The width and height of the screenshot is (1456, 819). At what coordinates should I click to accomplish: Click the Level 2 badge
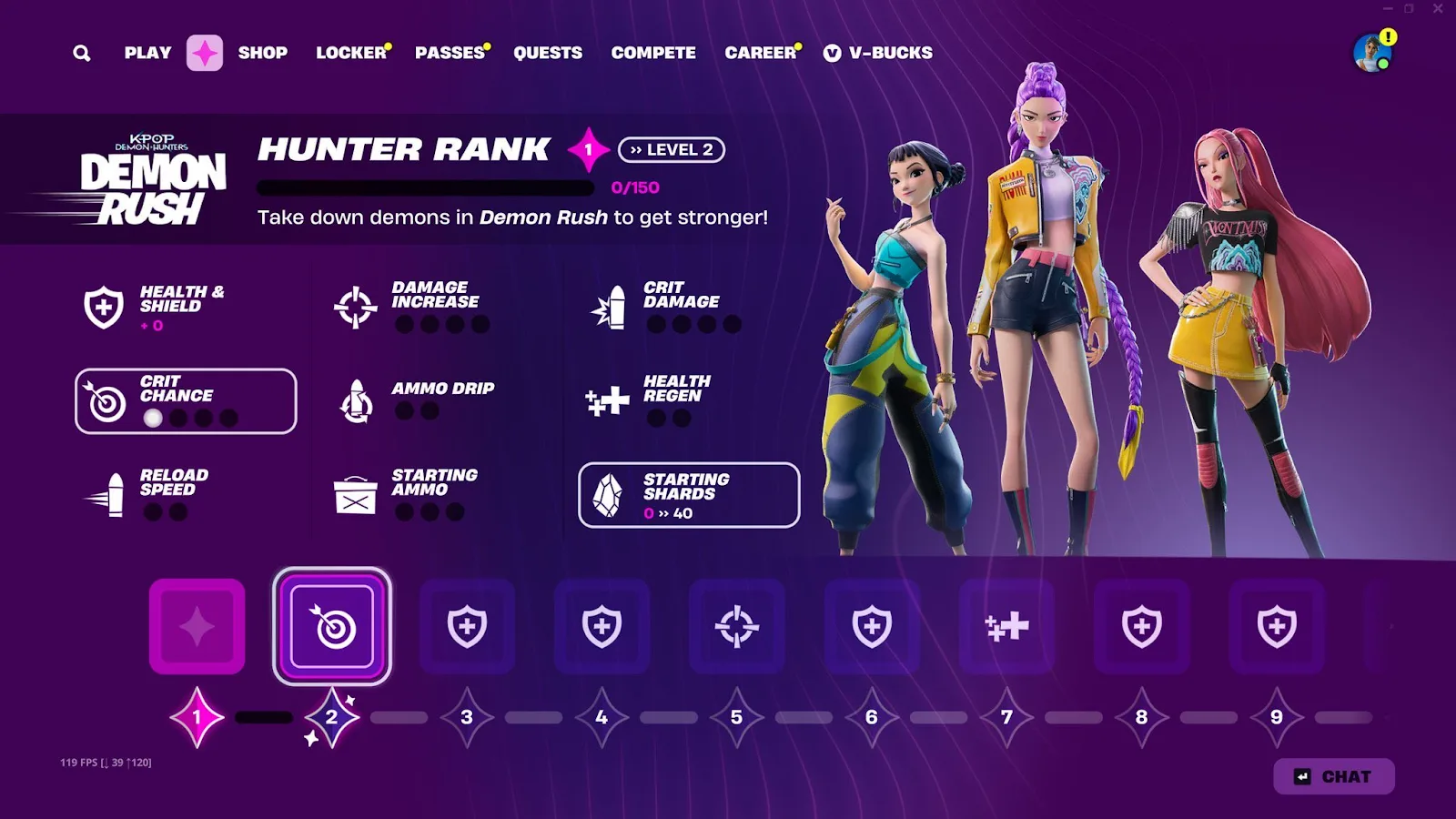672,149
